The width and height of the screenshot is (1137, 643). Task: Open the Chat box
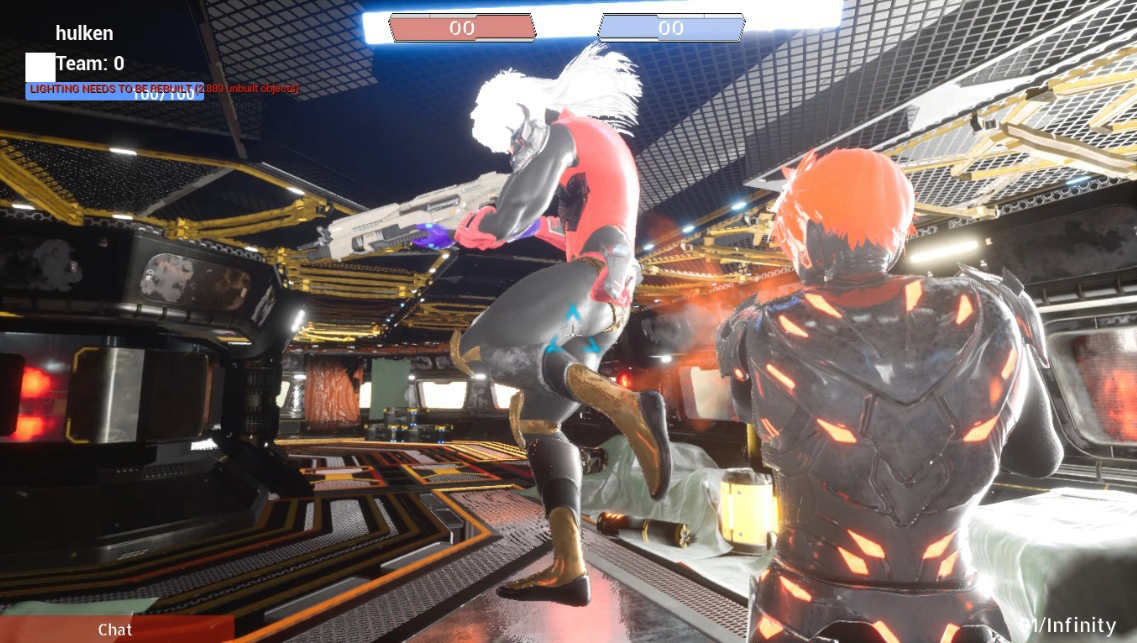[115, 630]
